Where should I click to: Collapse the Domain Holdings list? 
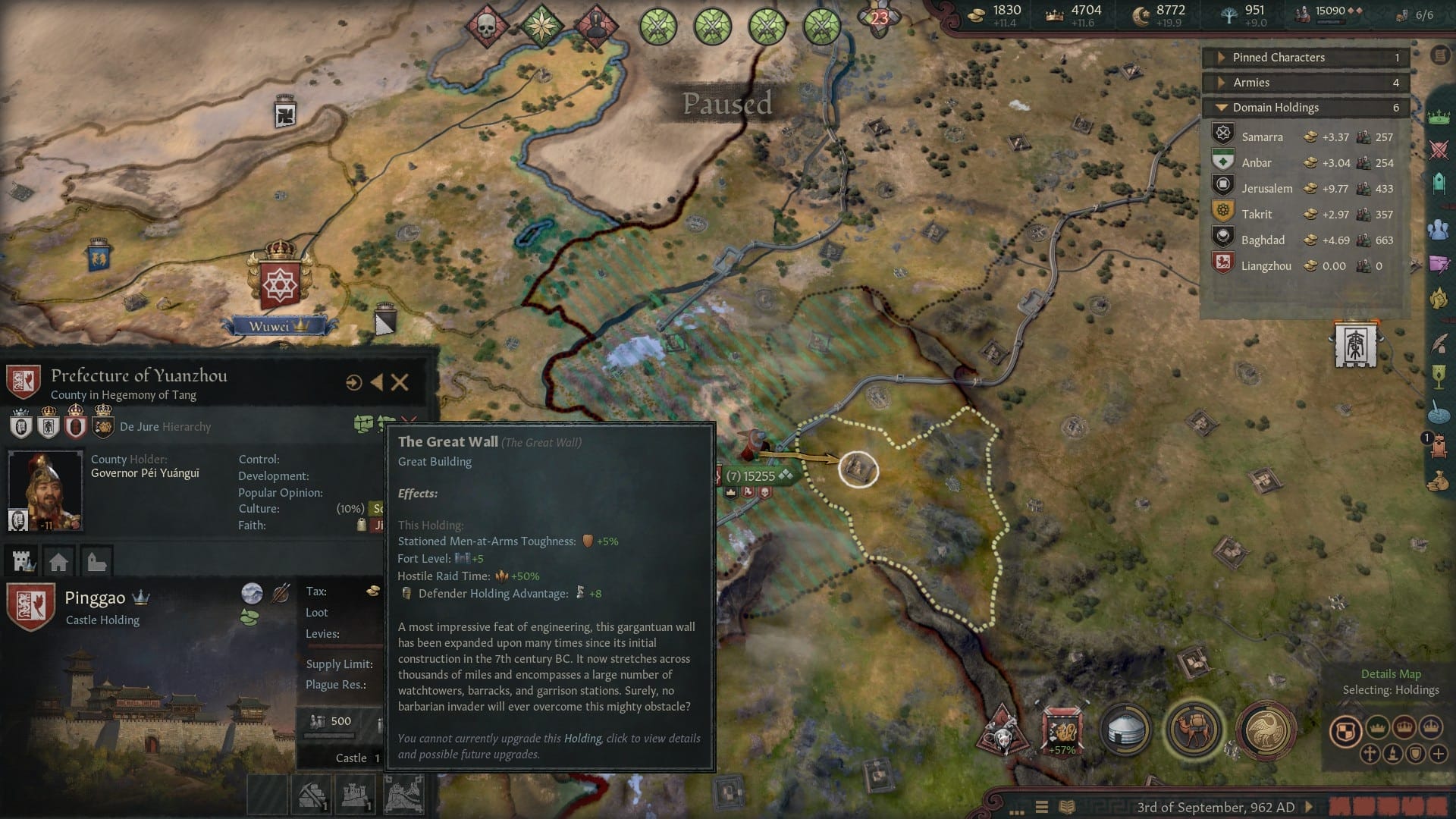coord(1222,107)
